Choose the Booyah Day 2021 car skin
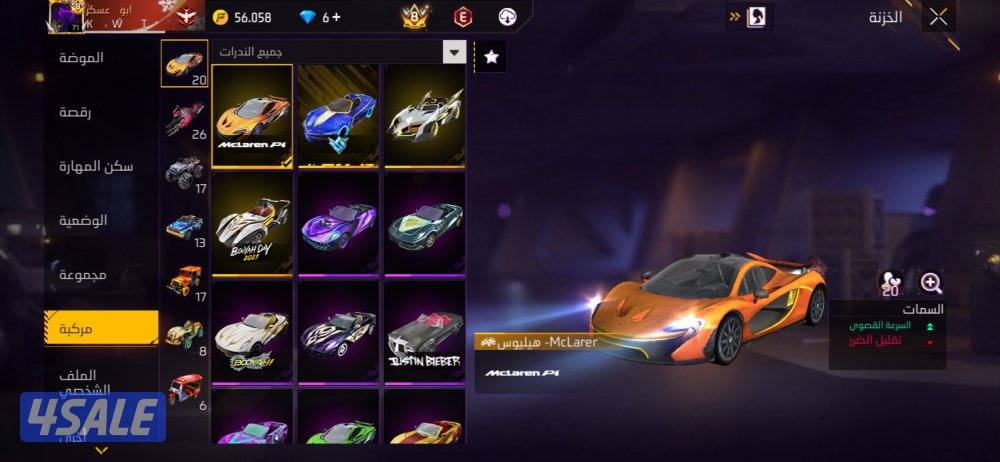This screenshot has height=462, width=1000. (252, 225)
